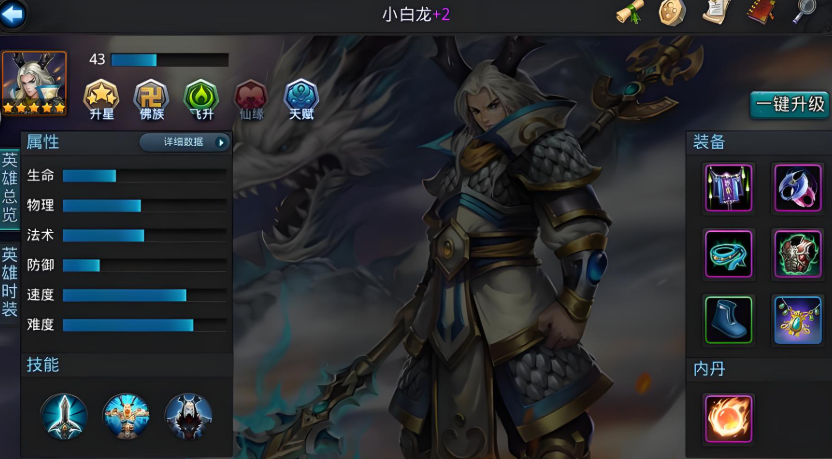
Task: Go back with the blue arrow button
Action: (x=14, y=14)
